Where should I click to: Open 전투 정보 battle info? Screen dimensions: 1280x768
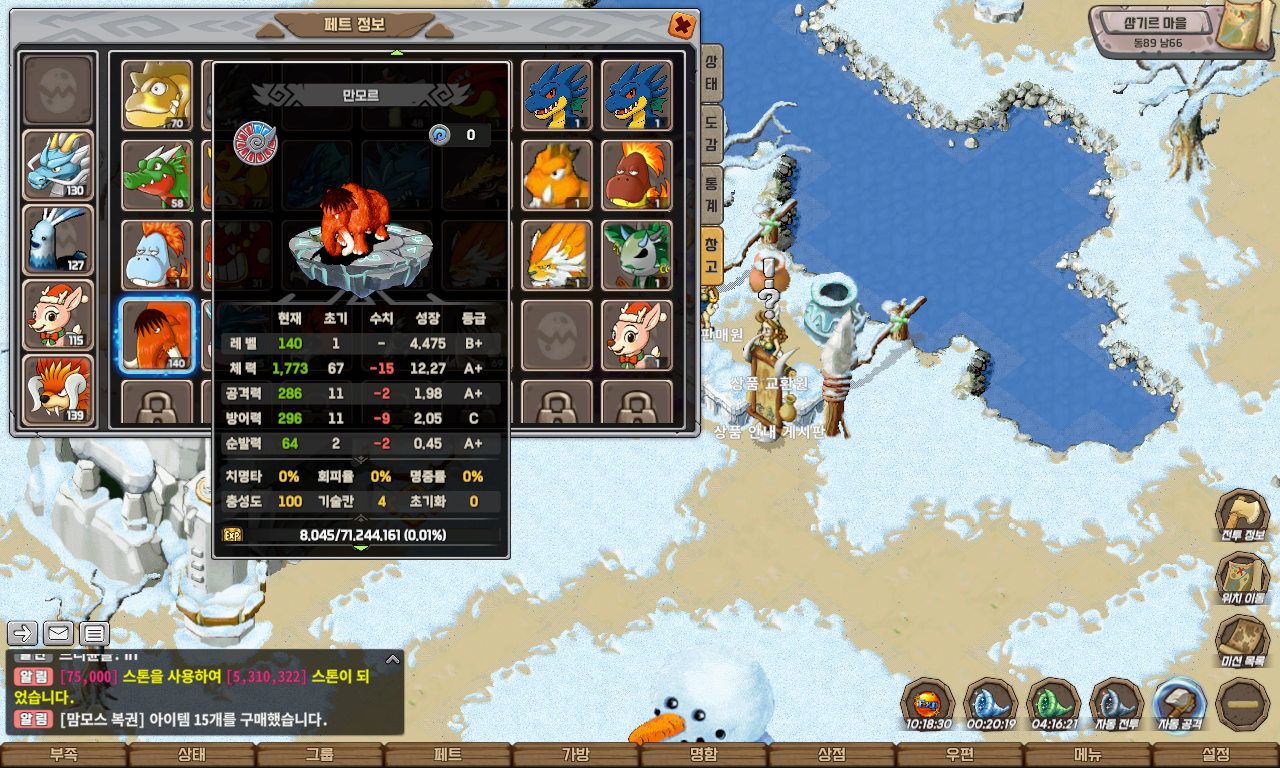(1242, 516)
